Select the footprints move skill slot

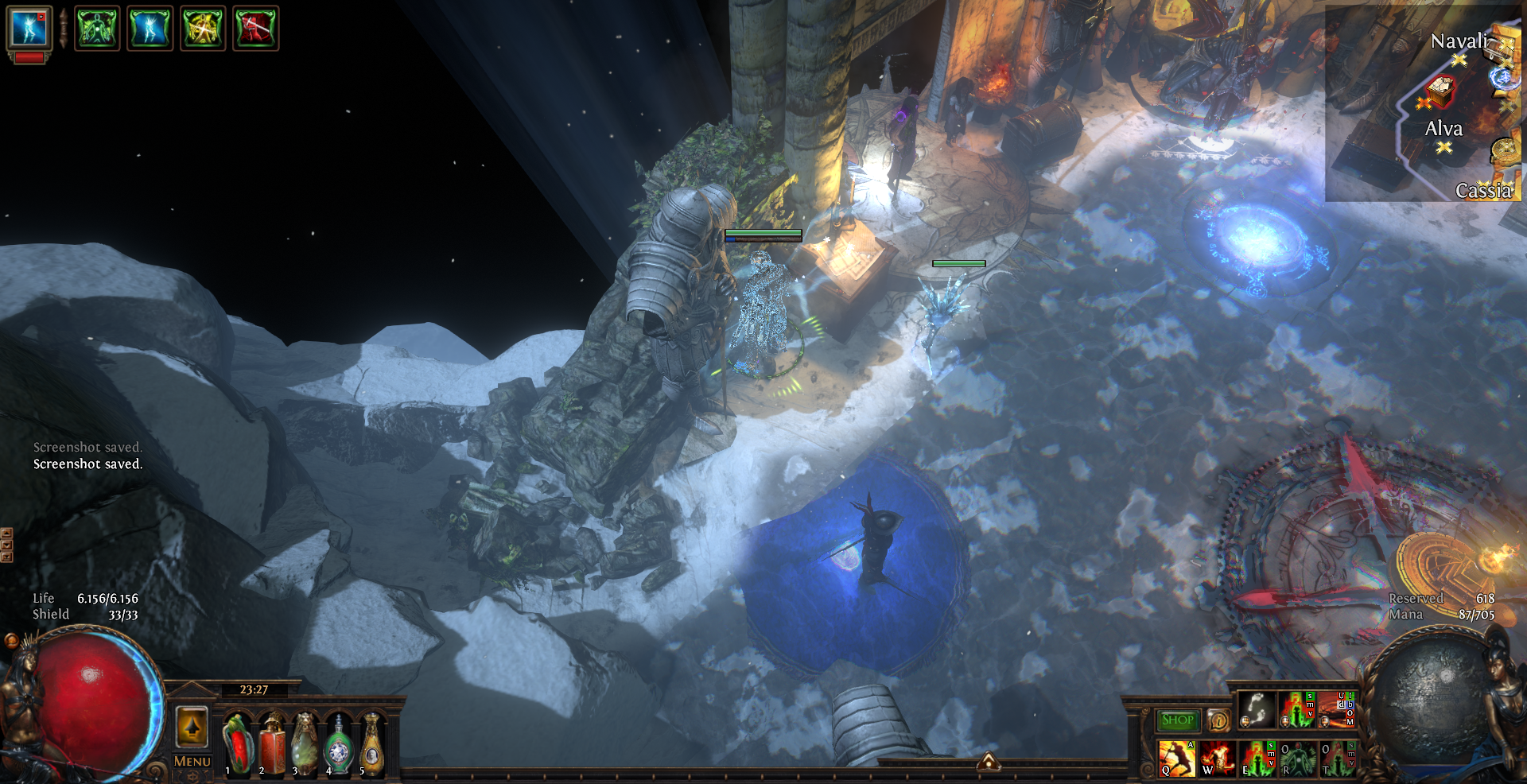coord(1257,709)
